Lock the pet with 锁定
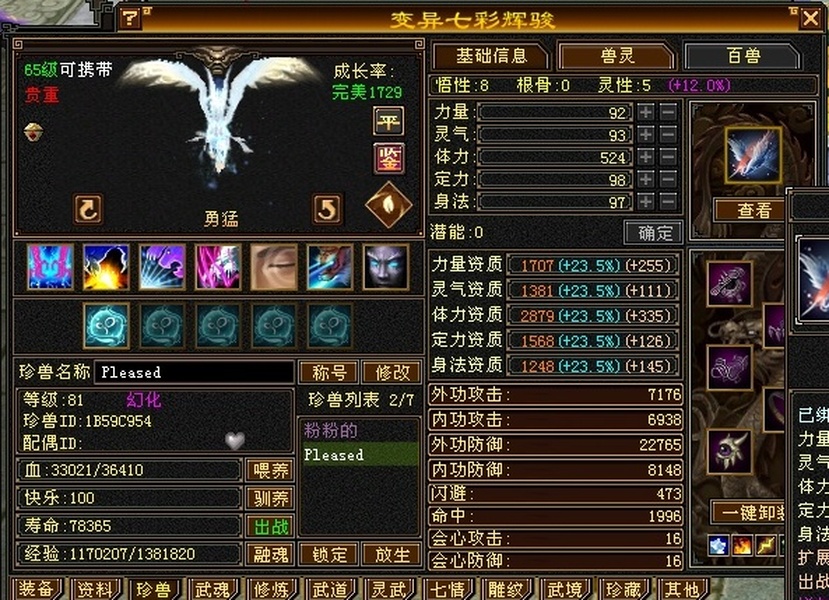This screenshot has width=829, height=600. click(329, 554)
